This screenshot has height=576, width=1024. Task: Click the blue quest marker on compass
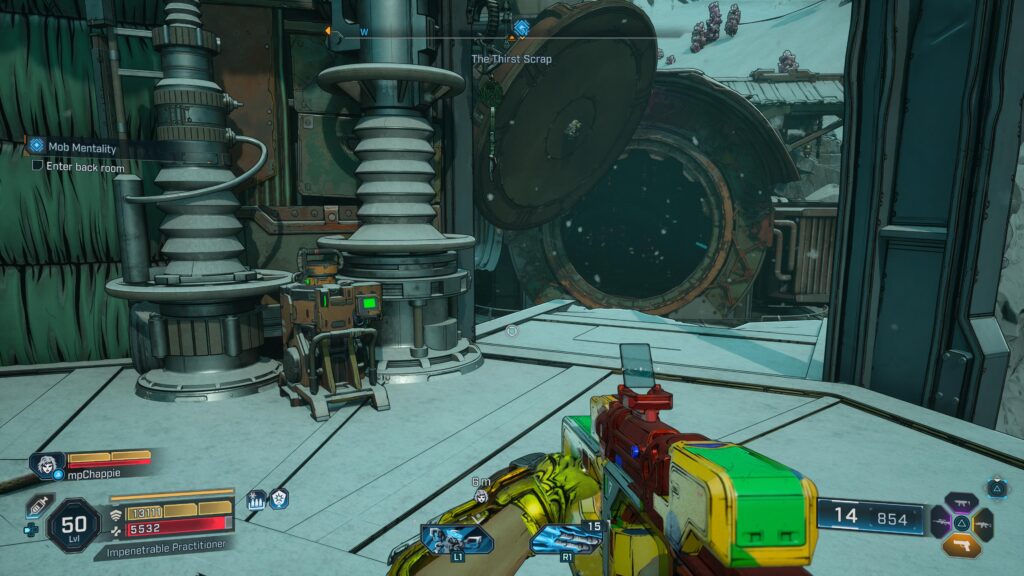click(x=521, y=28)
